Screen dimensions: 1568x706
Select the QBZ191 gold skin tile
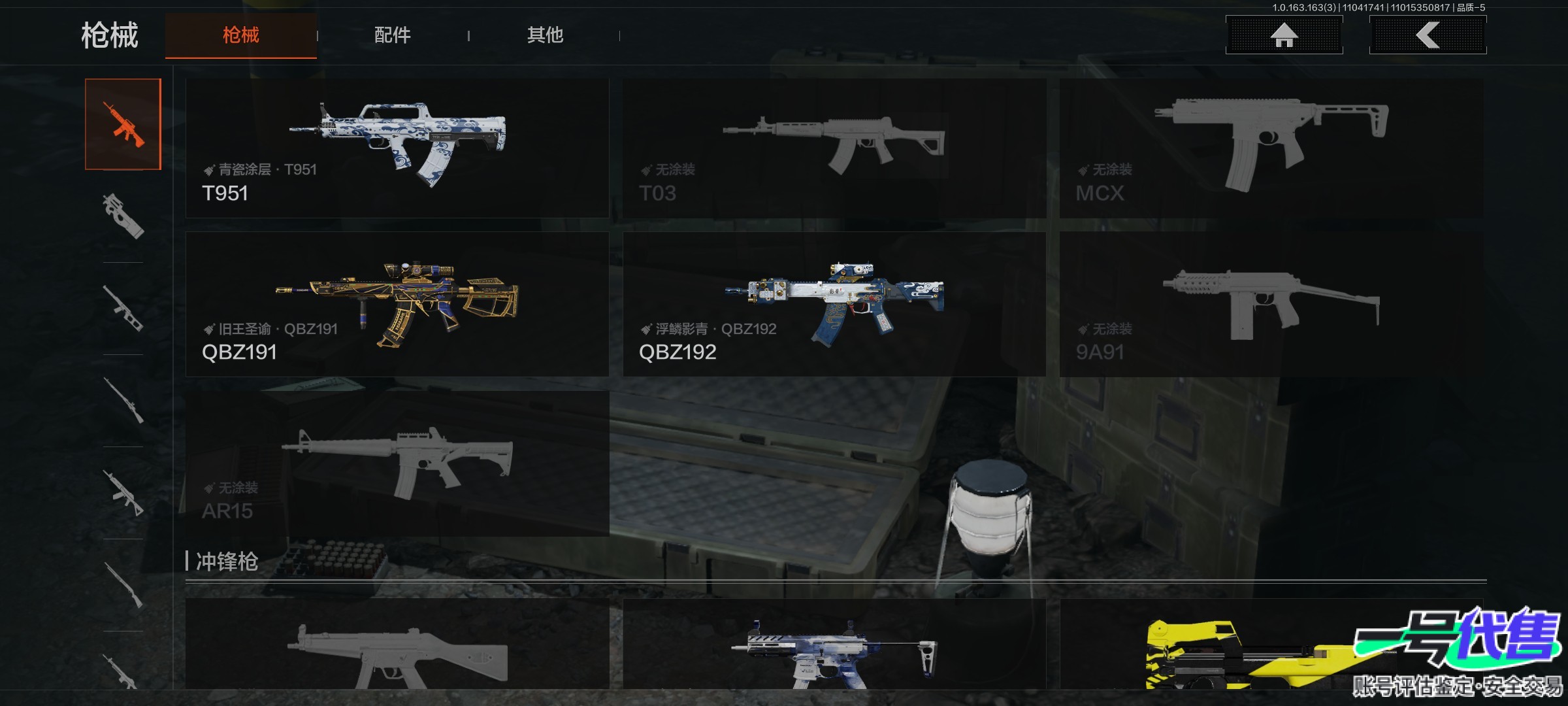click(397, 304)
